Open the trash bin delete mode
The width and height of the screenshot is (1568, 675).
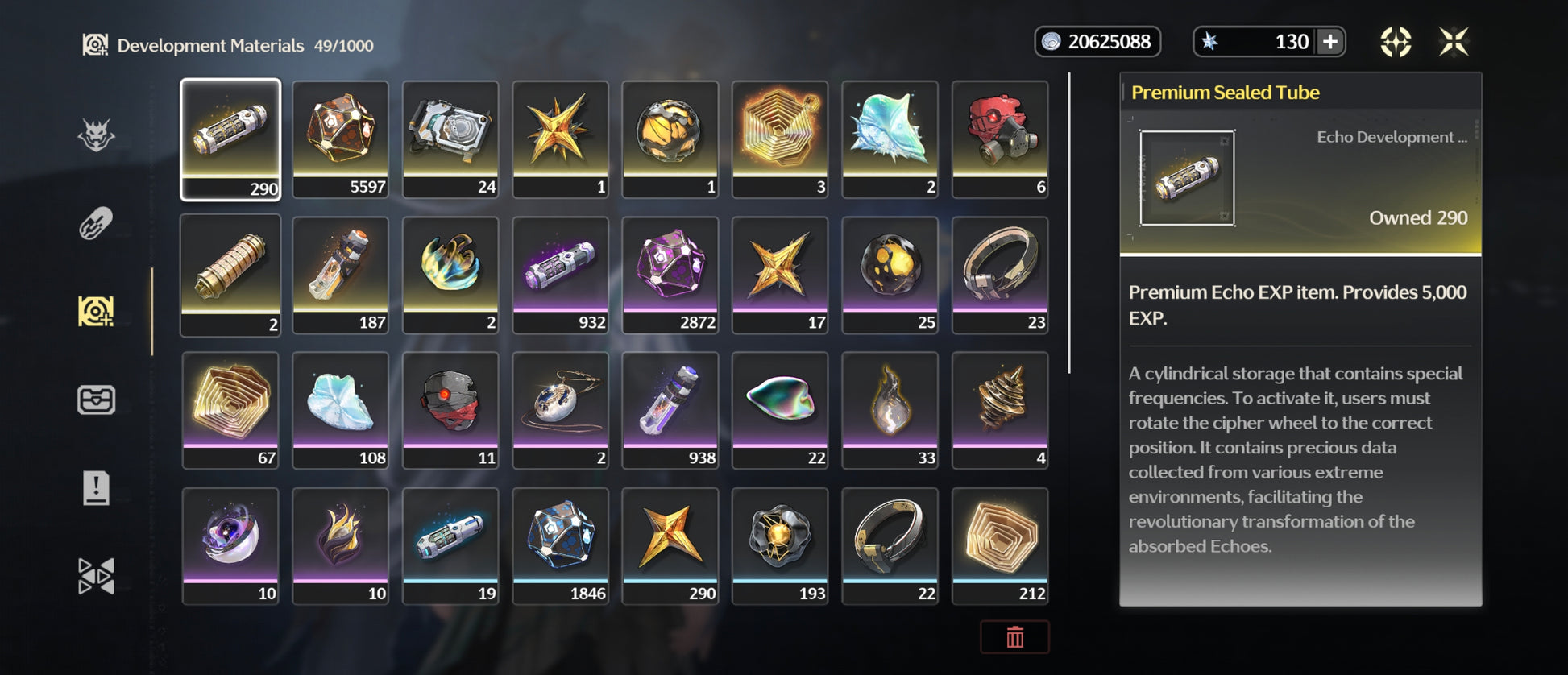(x=1014, y=637)
